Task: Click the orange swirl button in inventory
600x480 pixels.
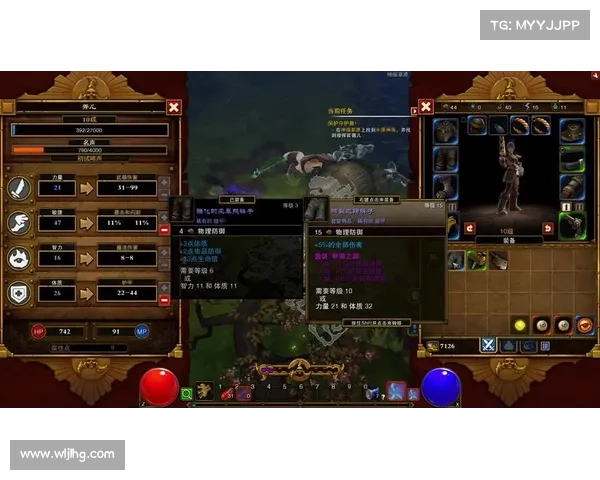Action: click(585, 325)
